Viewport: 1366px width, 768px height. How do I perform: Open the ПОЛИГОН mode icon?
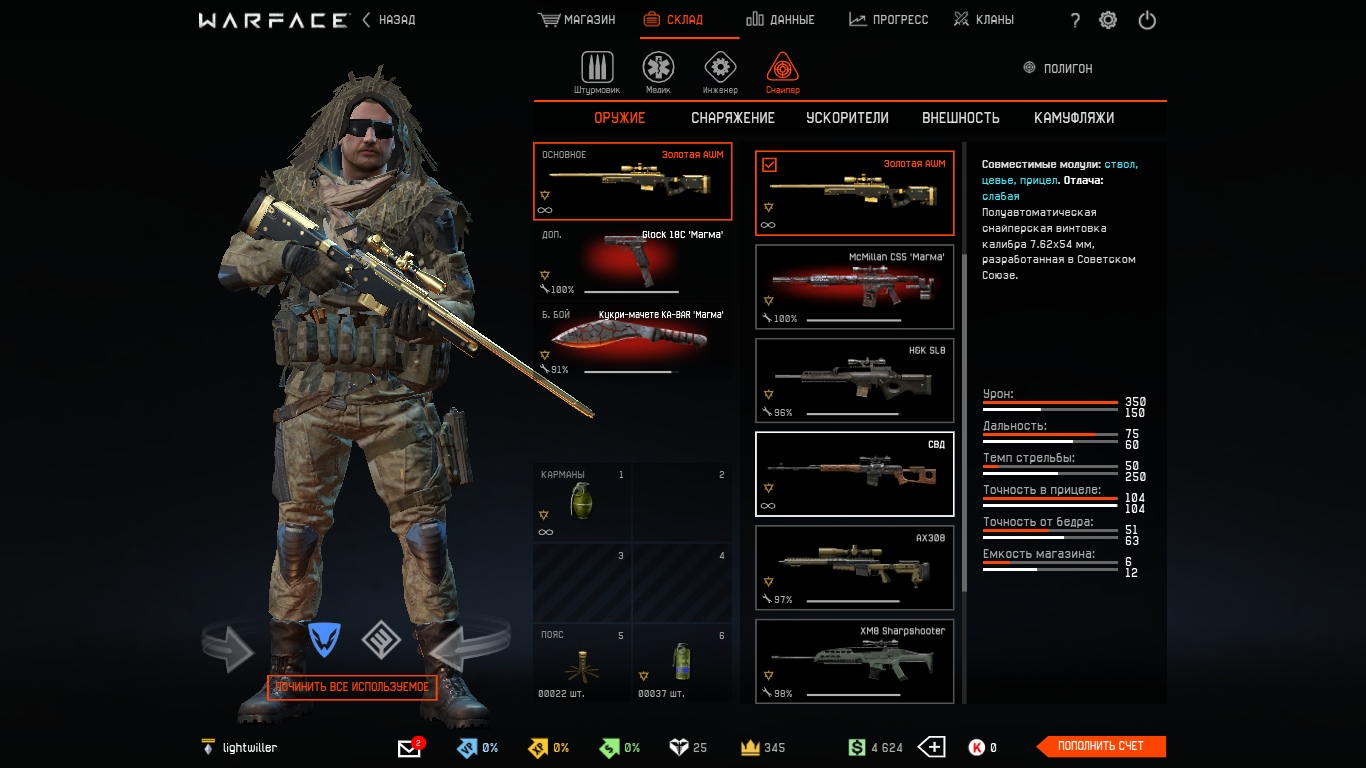point(1029,68)
